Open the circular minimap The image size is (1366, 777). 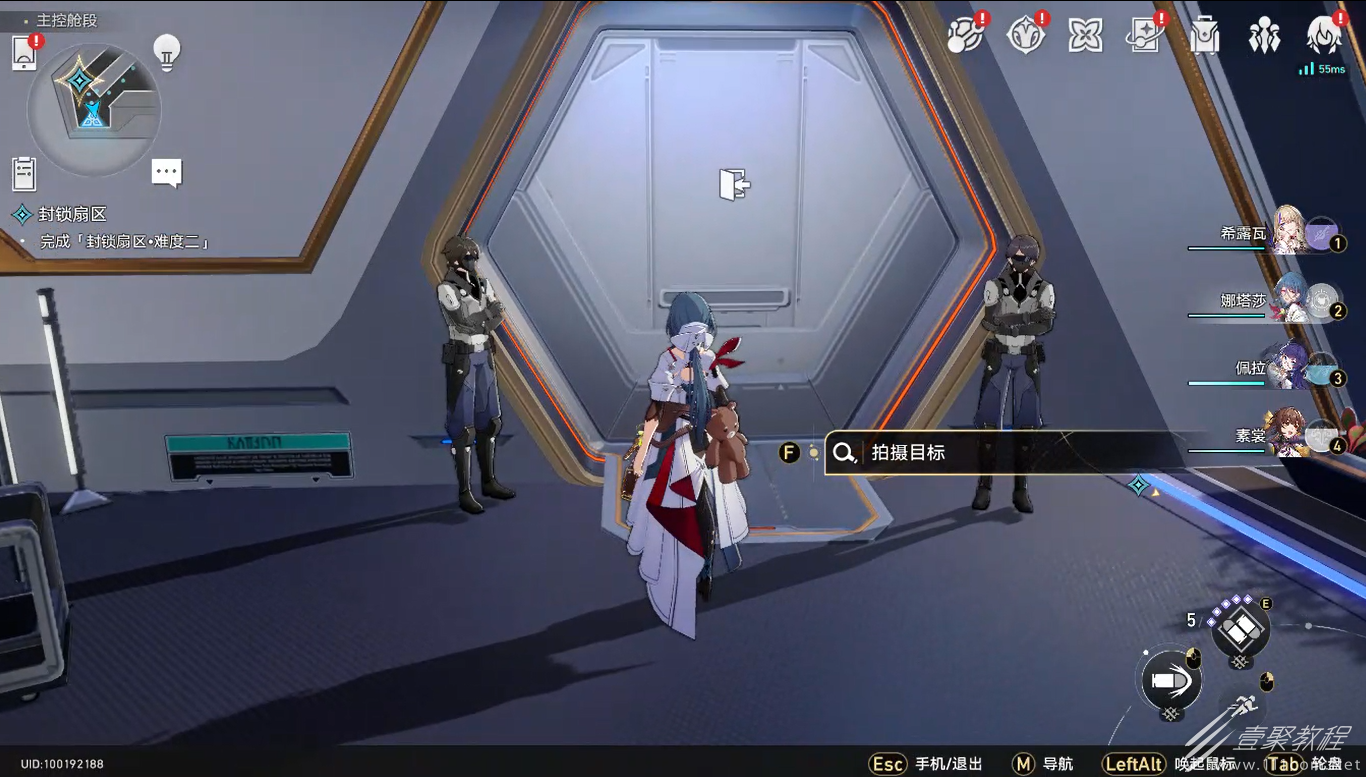point(93,107)
